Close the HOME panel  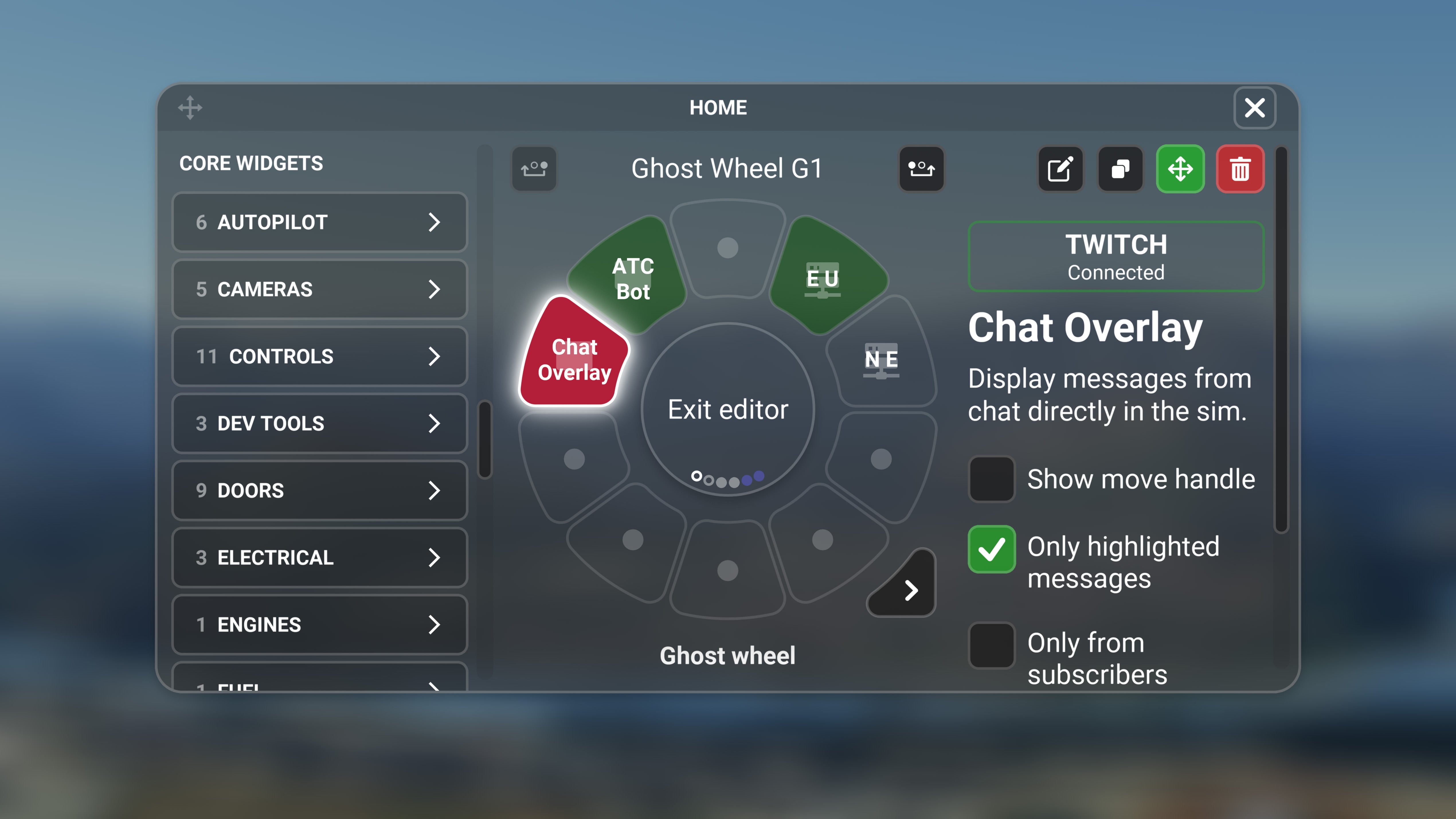pyautogui.click(x=1254, y=107)
